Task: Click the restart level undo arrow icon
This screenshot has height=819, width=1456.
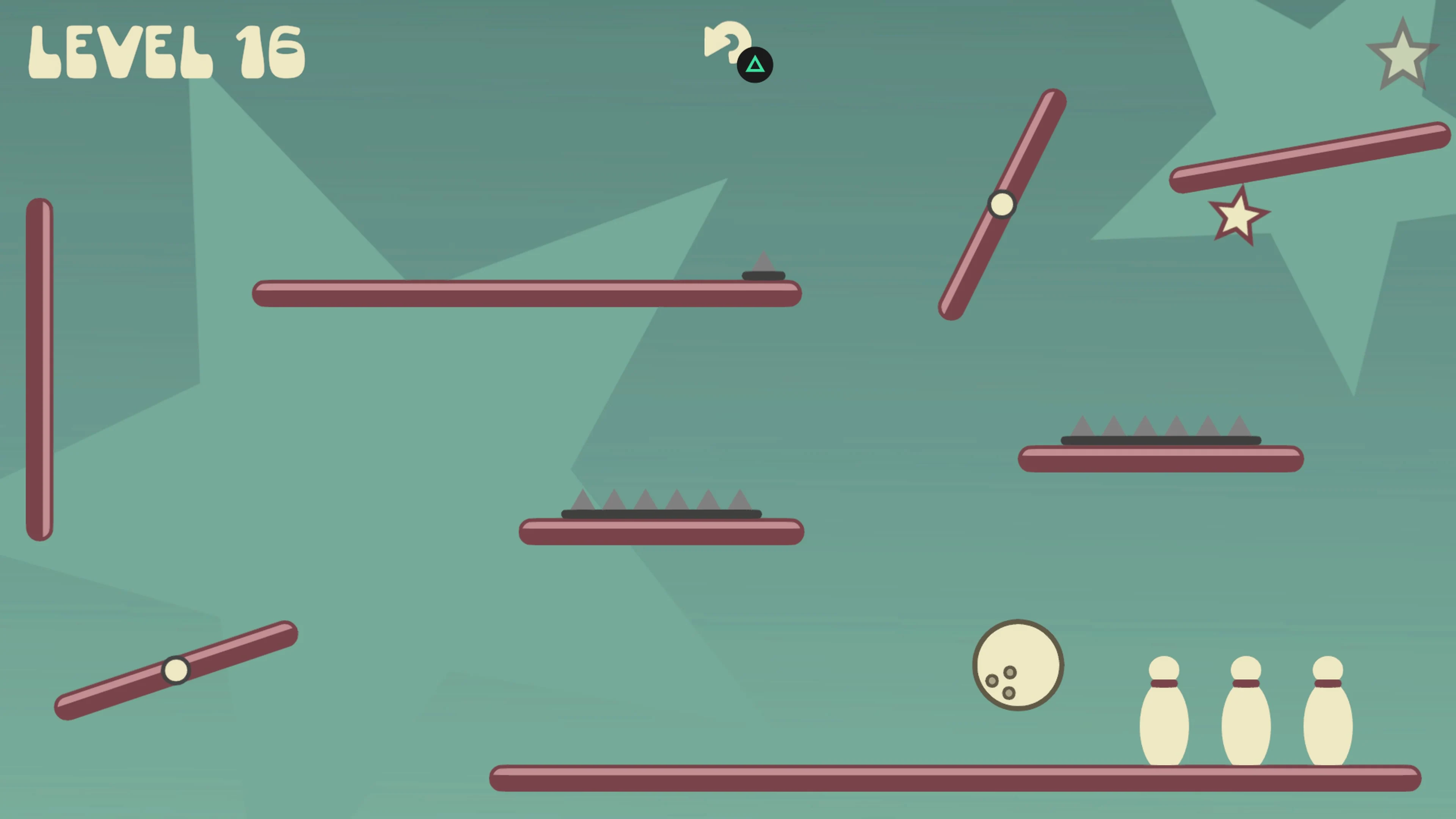Action: point(729,45)
